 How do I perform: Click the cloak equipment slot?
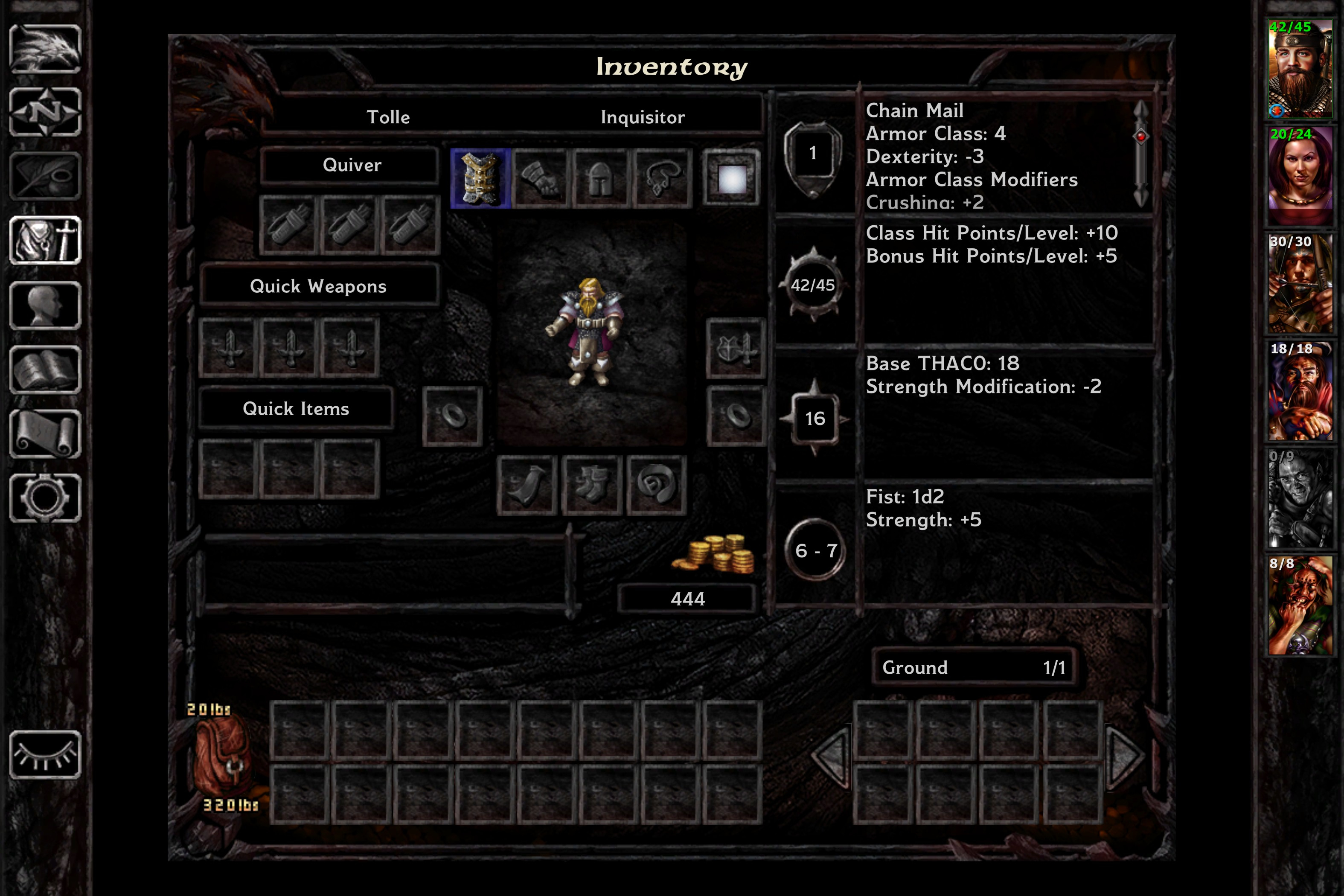527,485
